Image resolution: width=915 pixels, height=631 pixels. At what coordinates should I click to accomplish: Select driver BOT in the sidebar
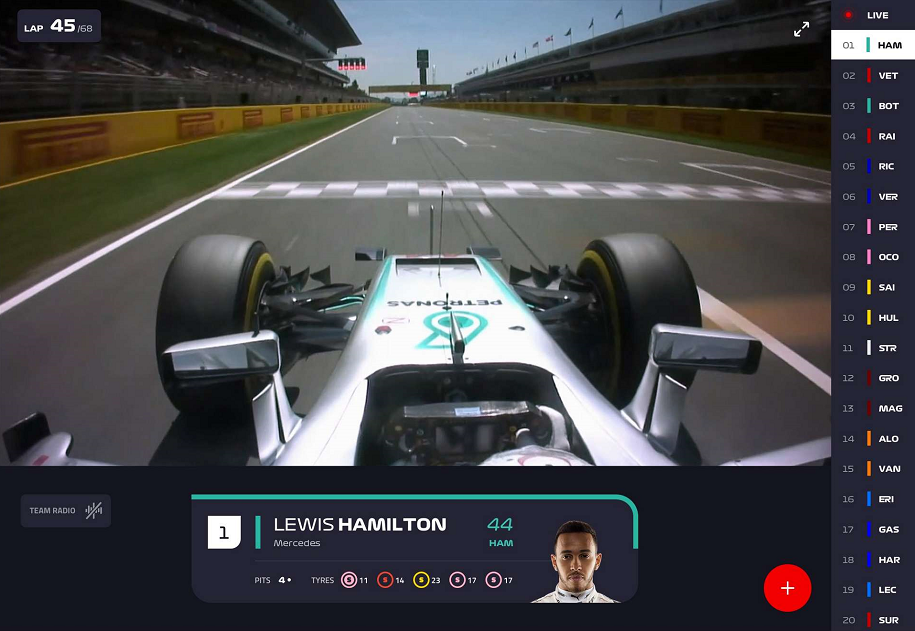click(x=872, y=106)
